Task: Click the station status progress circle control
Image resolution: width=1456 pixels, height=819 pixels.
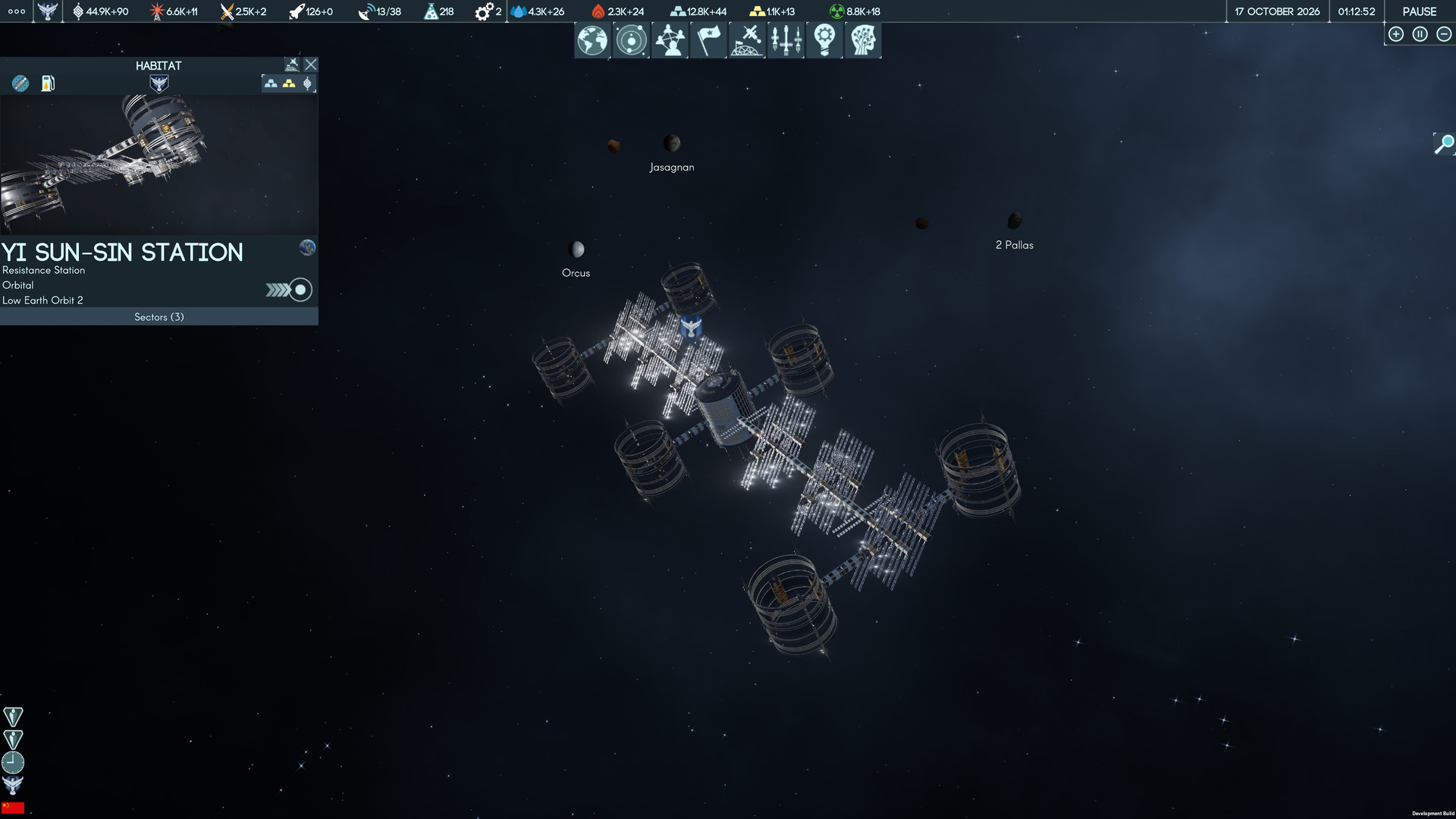Action: (300, 290)
